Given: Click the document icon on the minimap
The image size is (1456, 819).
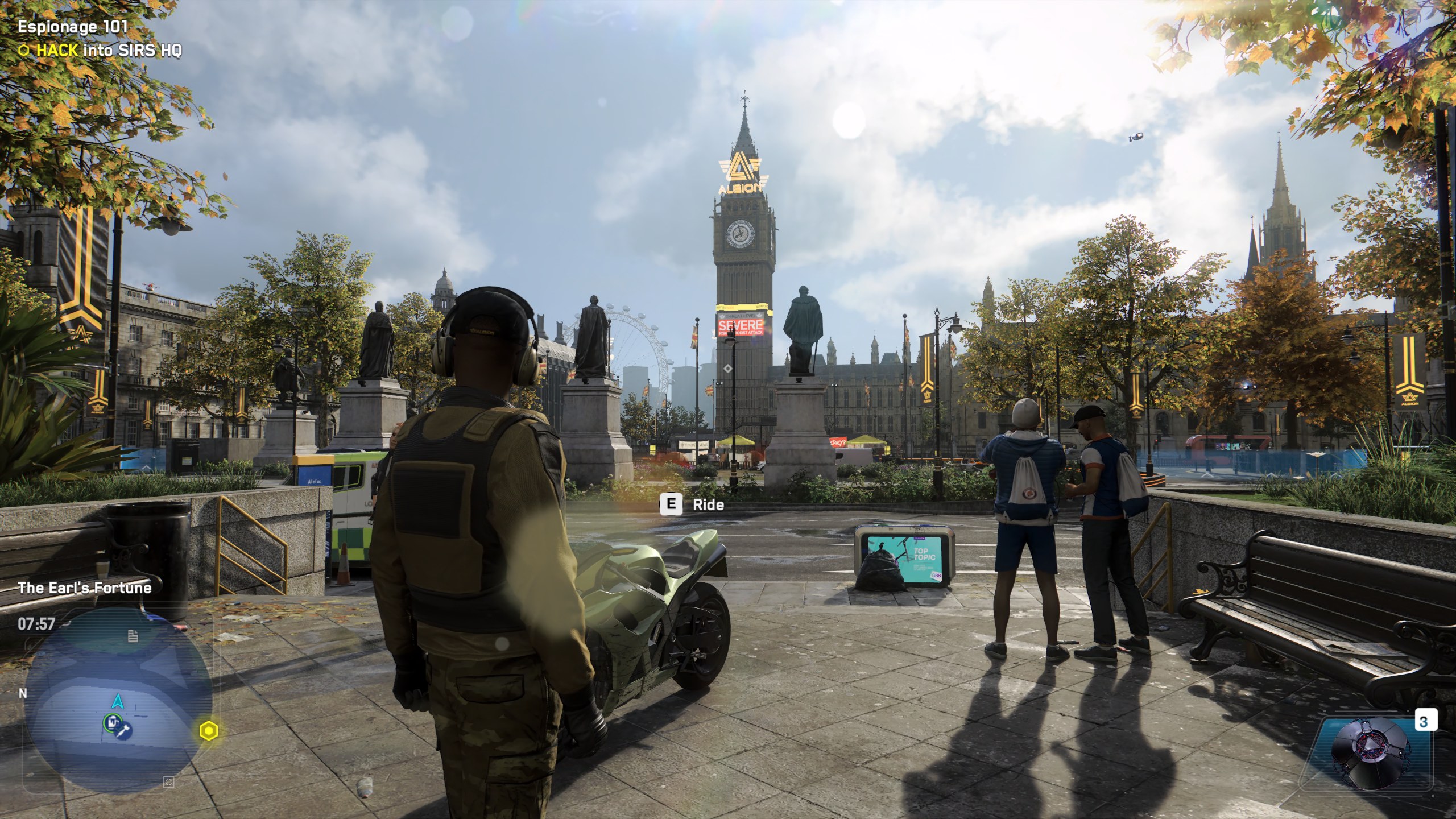Looking at the screenshot, I should (133, 636).
